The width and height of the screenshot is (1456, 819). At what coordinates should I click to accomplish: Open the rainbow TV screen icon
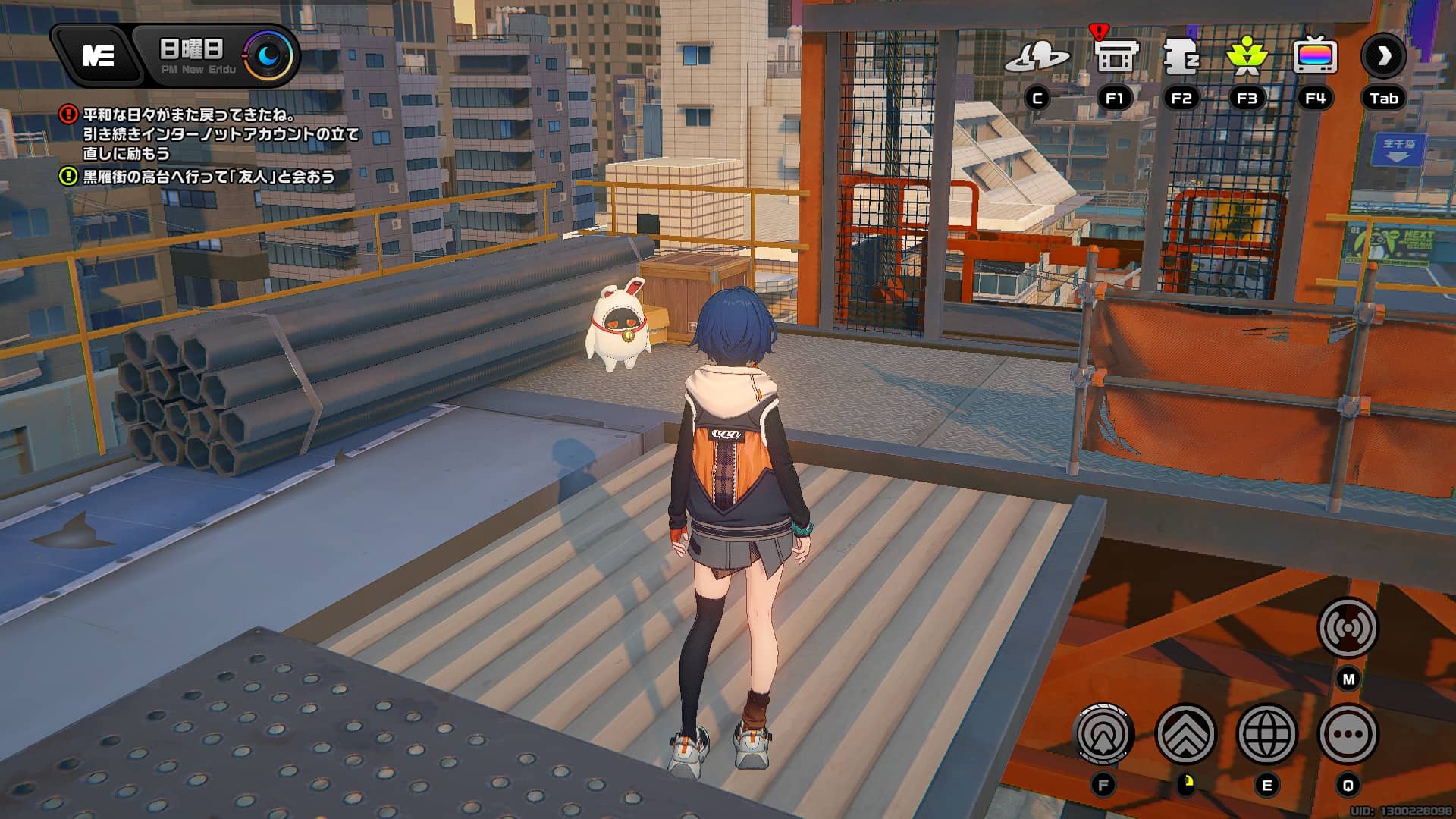click(1315, 57)
